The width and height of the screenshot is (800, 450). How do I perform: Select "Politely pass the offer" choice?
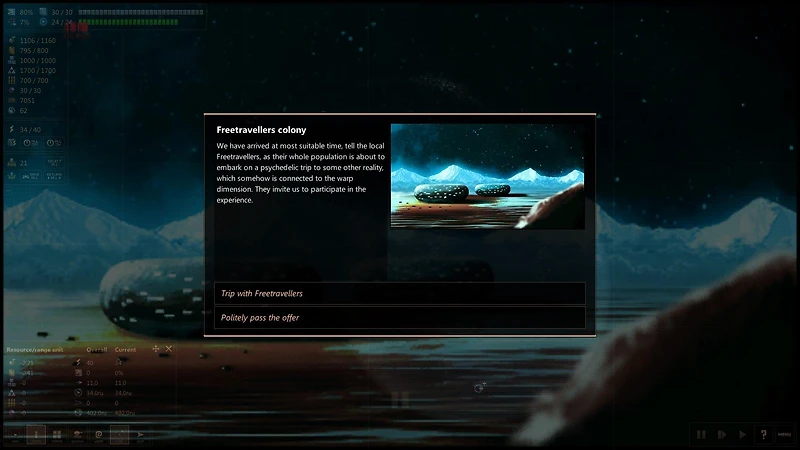point(399,317)
